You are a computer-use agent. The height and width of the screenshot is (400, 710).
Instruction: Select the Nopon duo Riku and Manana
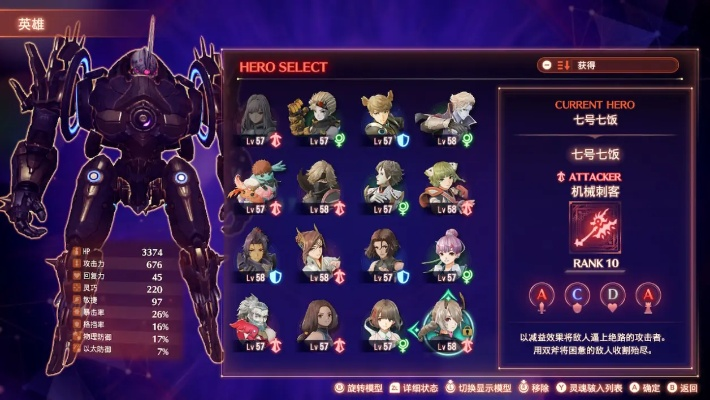coord(258,182)
